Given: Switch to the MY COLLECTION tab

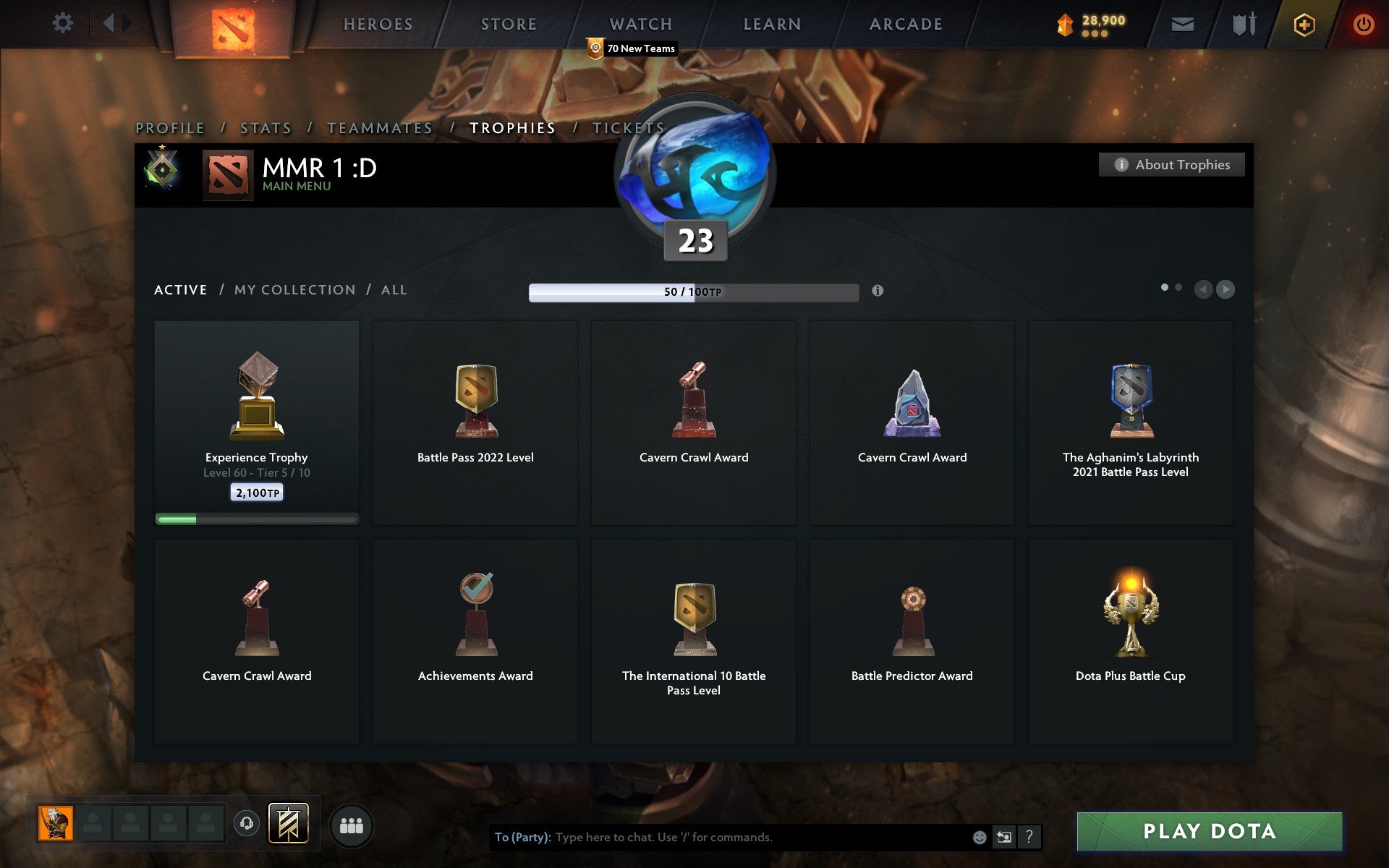Looking at the screenshot, I should tap(294, 289).
